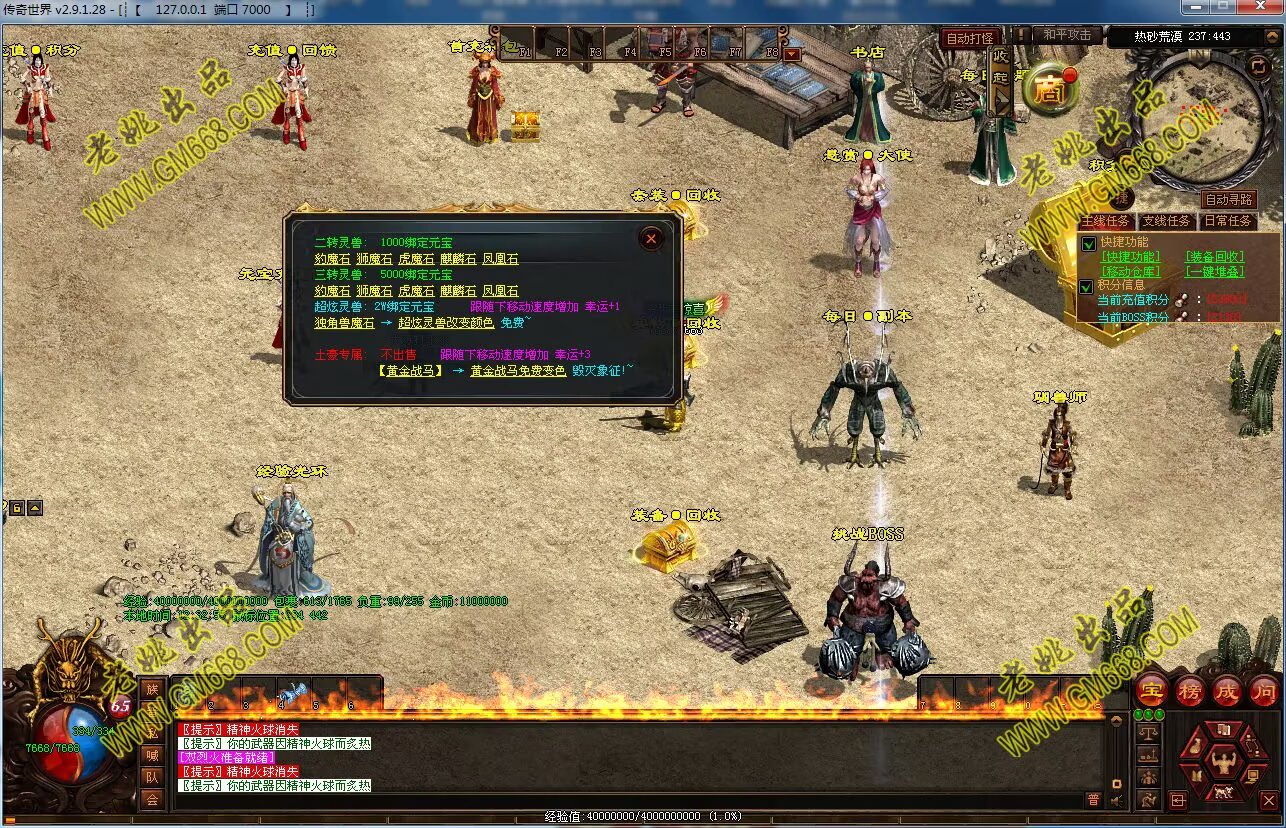Switch to the 支线任务 tab

pos(1166,221)
